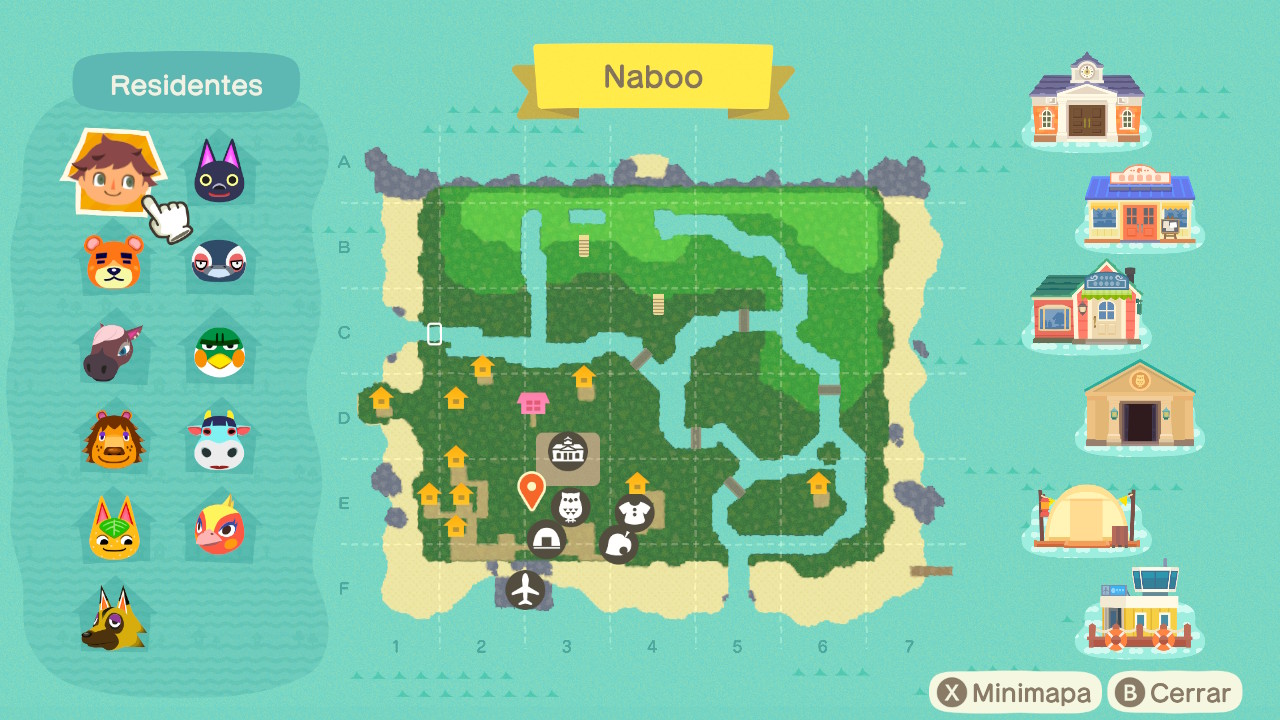Viewport: 1280px width, 720px height.
Task: Select the shirt icon for Able Sisters shop
Action: point(637,508)
